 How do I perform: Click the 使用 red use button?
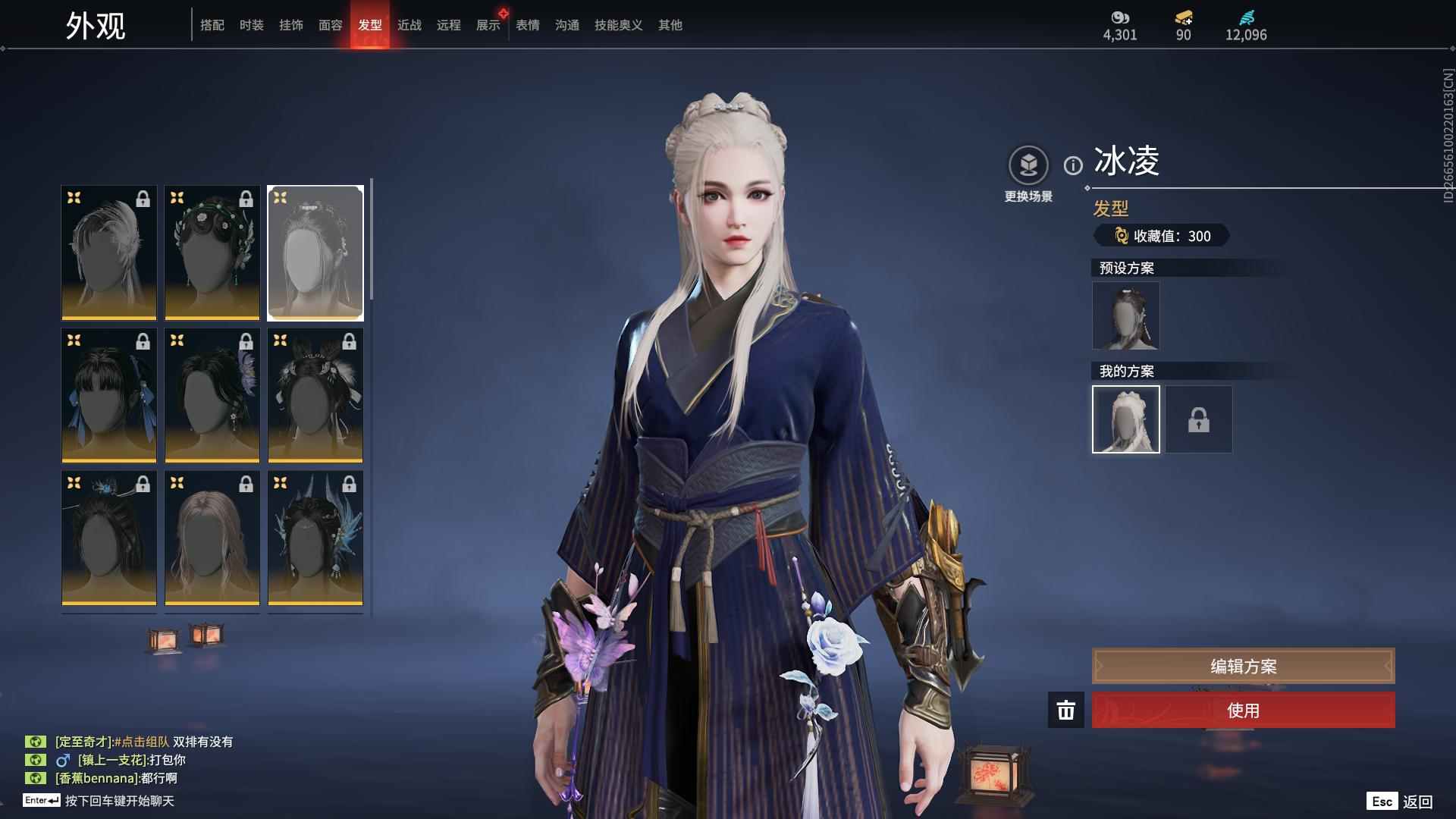point(1243,711)
